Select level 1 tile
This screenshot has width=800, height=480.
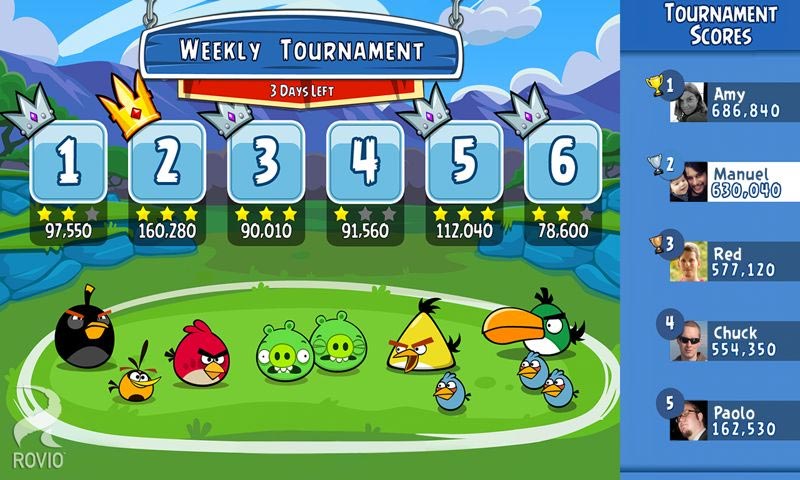67,163
